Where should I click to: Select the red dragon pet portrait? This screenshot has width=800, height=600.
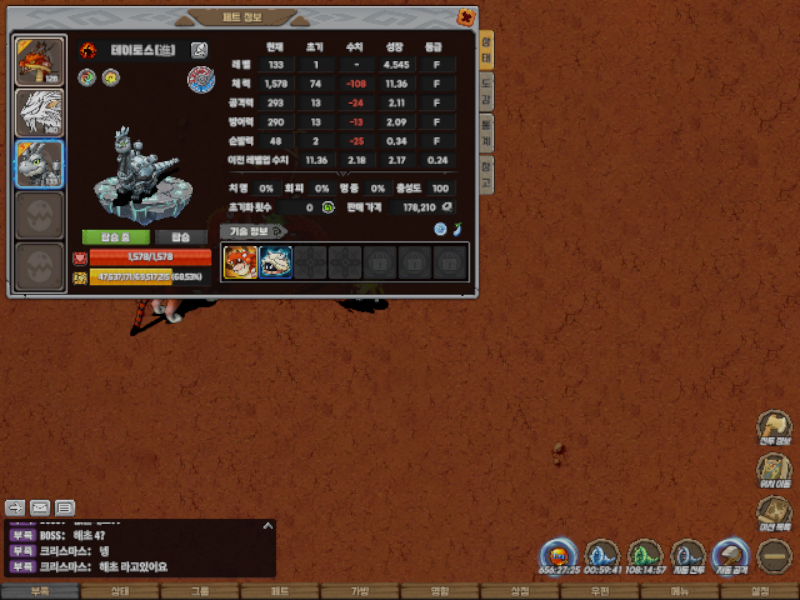[40, 62]
